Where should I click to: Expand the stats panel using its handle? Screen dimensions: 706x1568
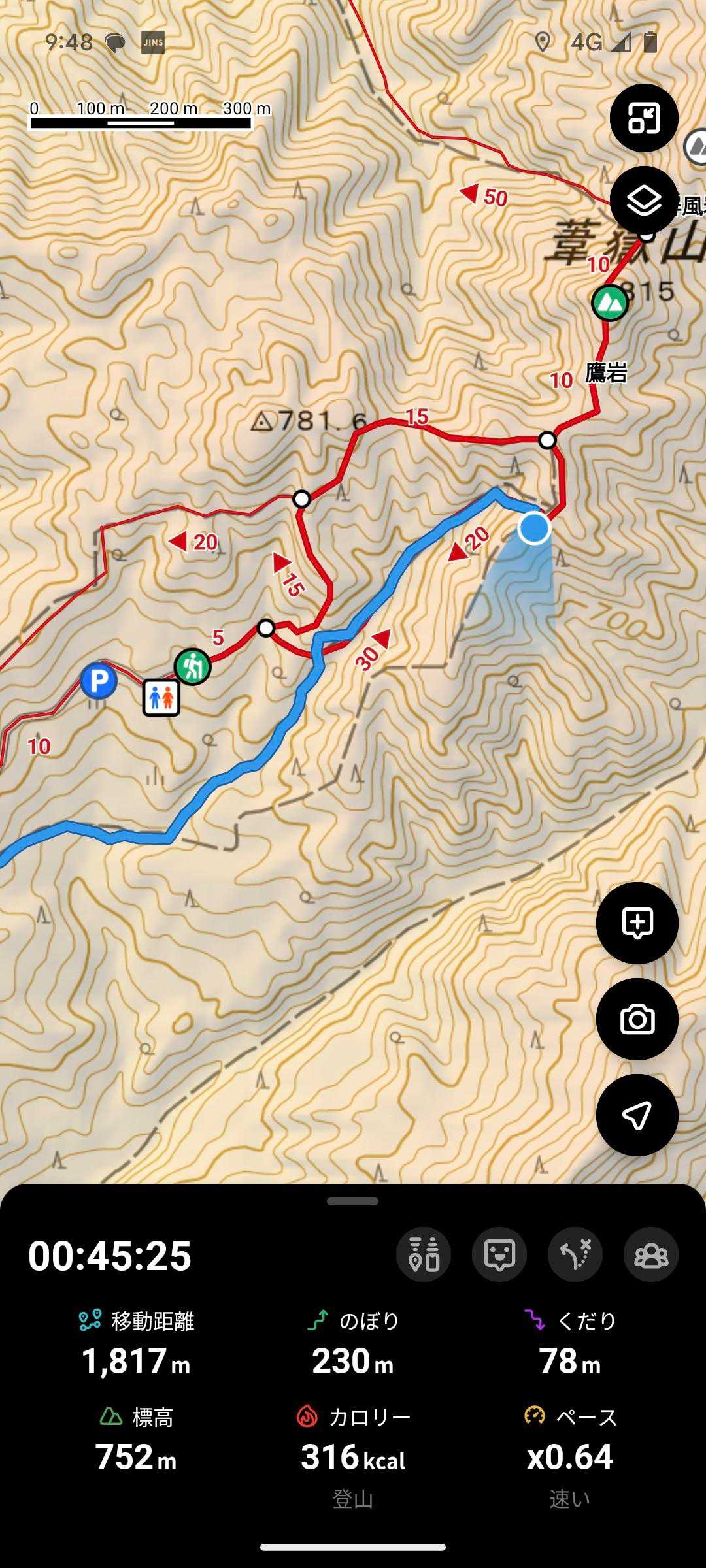click(353, 1201)
